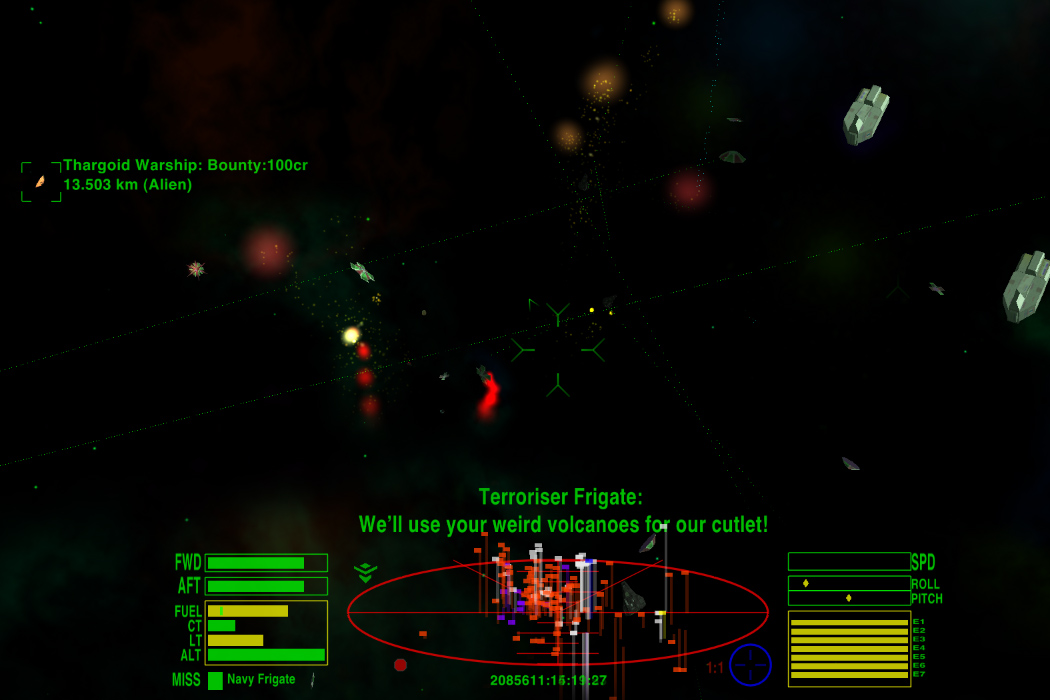Select the Thargoid Warship target bracket
Screen dimensions: 1050x700
point(41,182)
